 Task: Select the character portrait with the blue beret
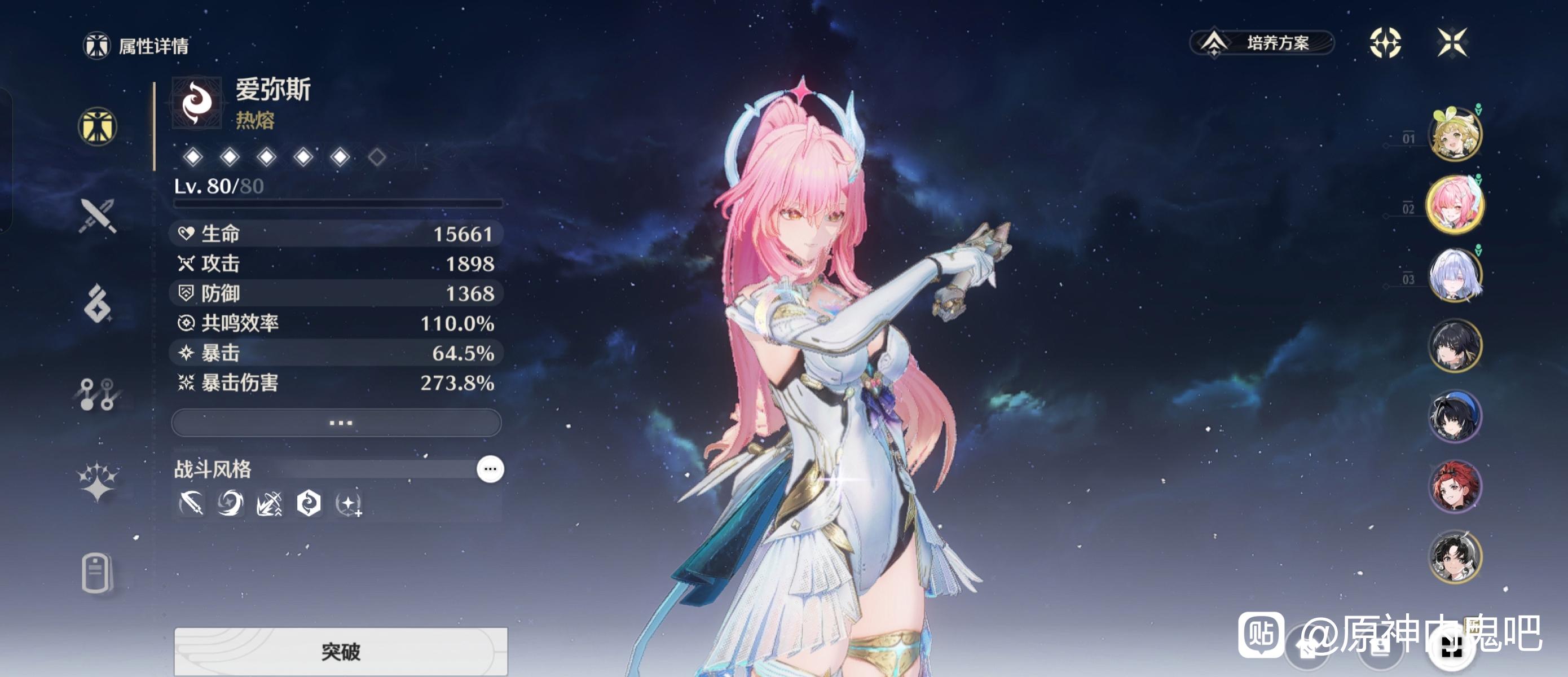[x=1455, y=416]
